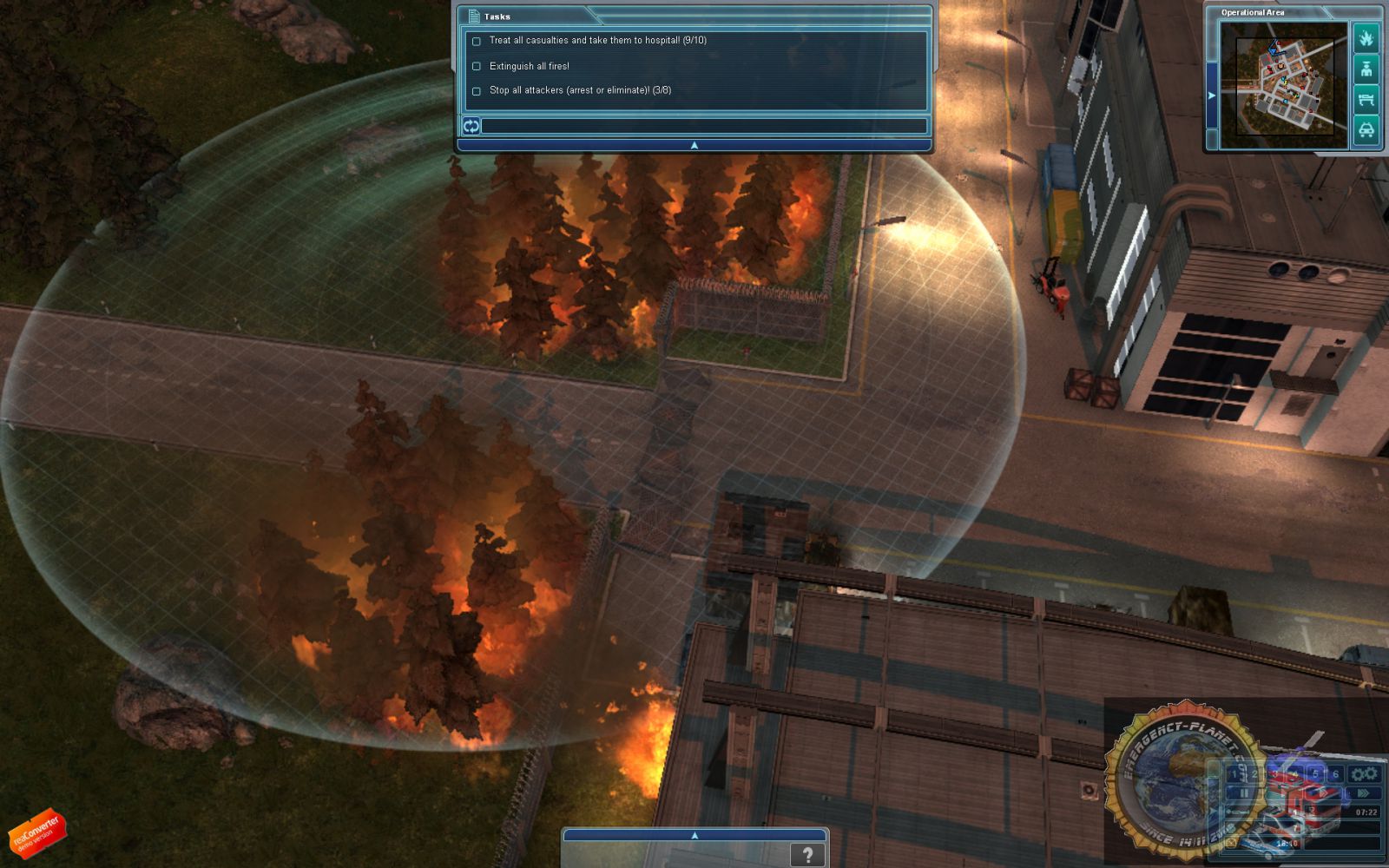Select the 'Extinguish all fires!' task
The width and height of the screenshot is (1389, 868).
(529, 66)
